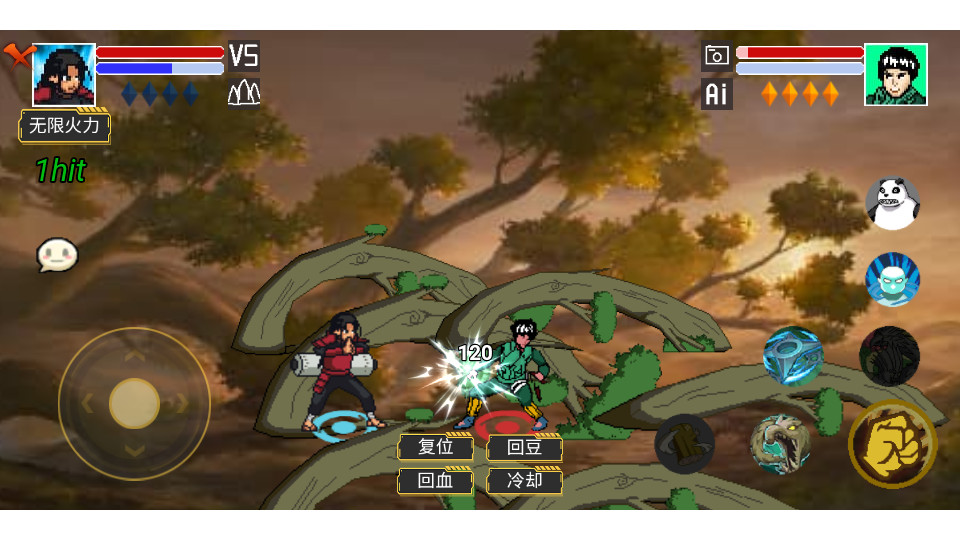
Task: Close the match with the orange X
Action: tap(16, 54)
